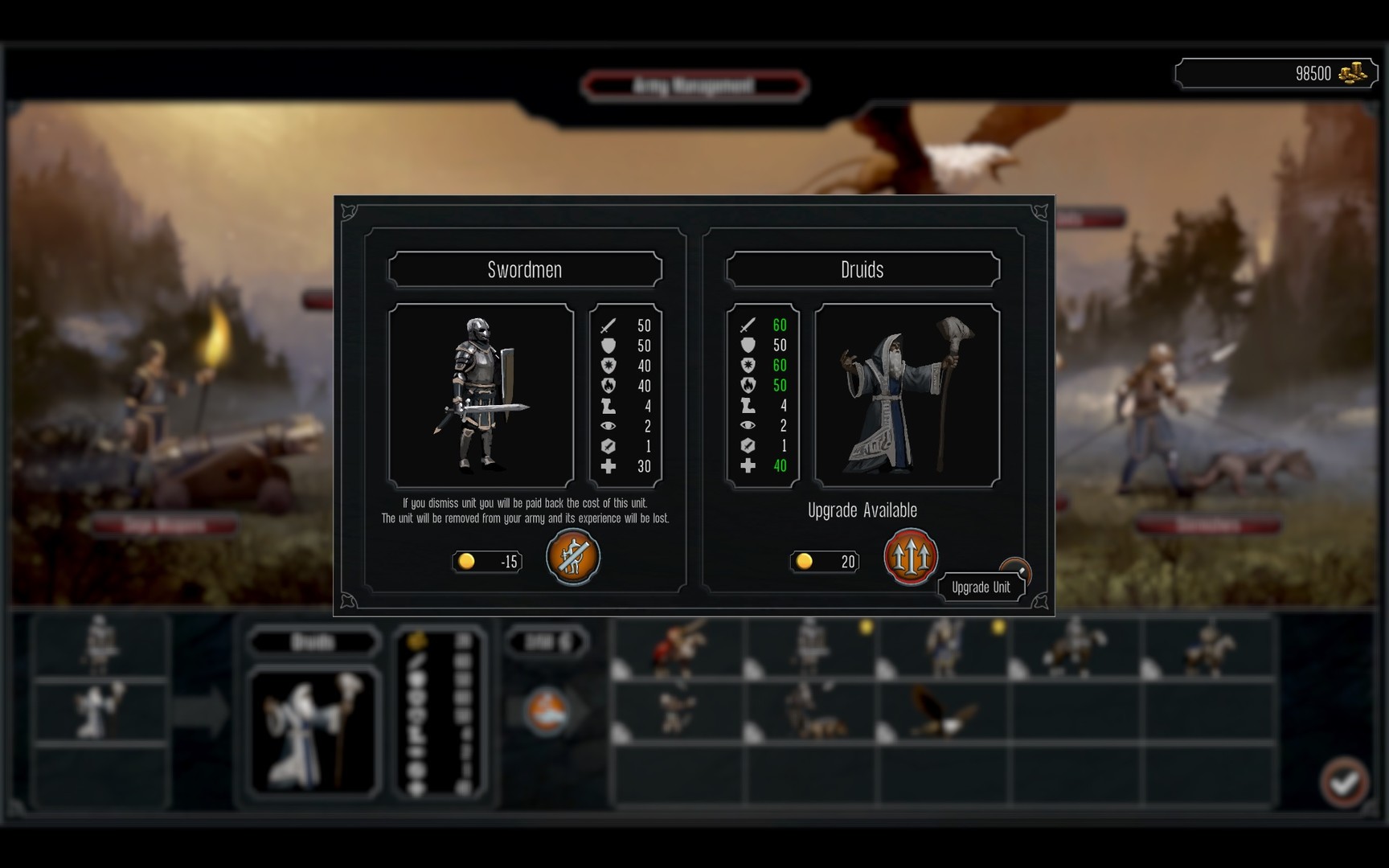Click the attack stat sword icon for Swordmen
Viewport: 1389px width, 868px height.
pyautogui.click(x=607, y=325)
